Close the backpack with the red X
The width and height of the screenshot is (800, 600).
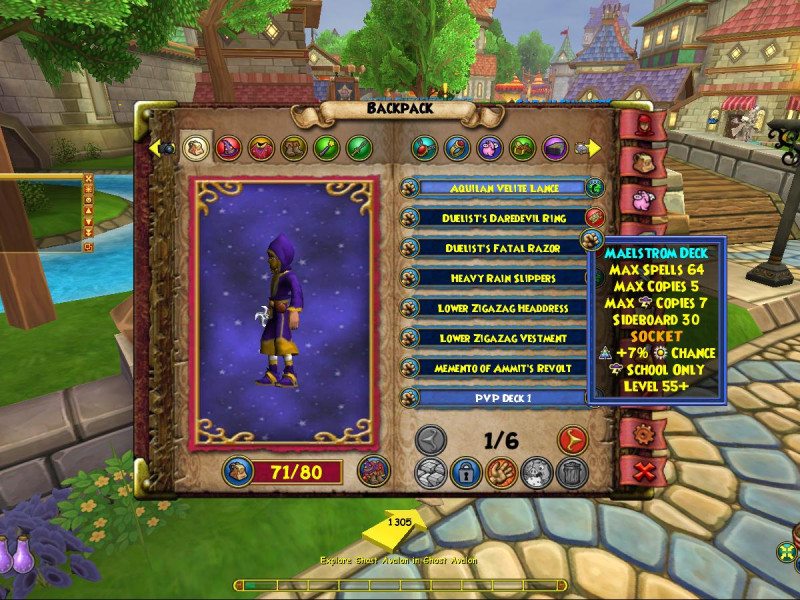click(x=644, y=471)
